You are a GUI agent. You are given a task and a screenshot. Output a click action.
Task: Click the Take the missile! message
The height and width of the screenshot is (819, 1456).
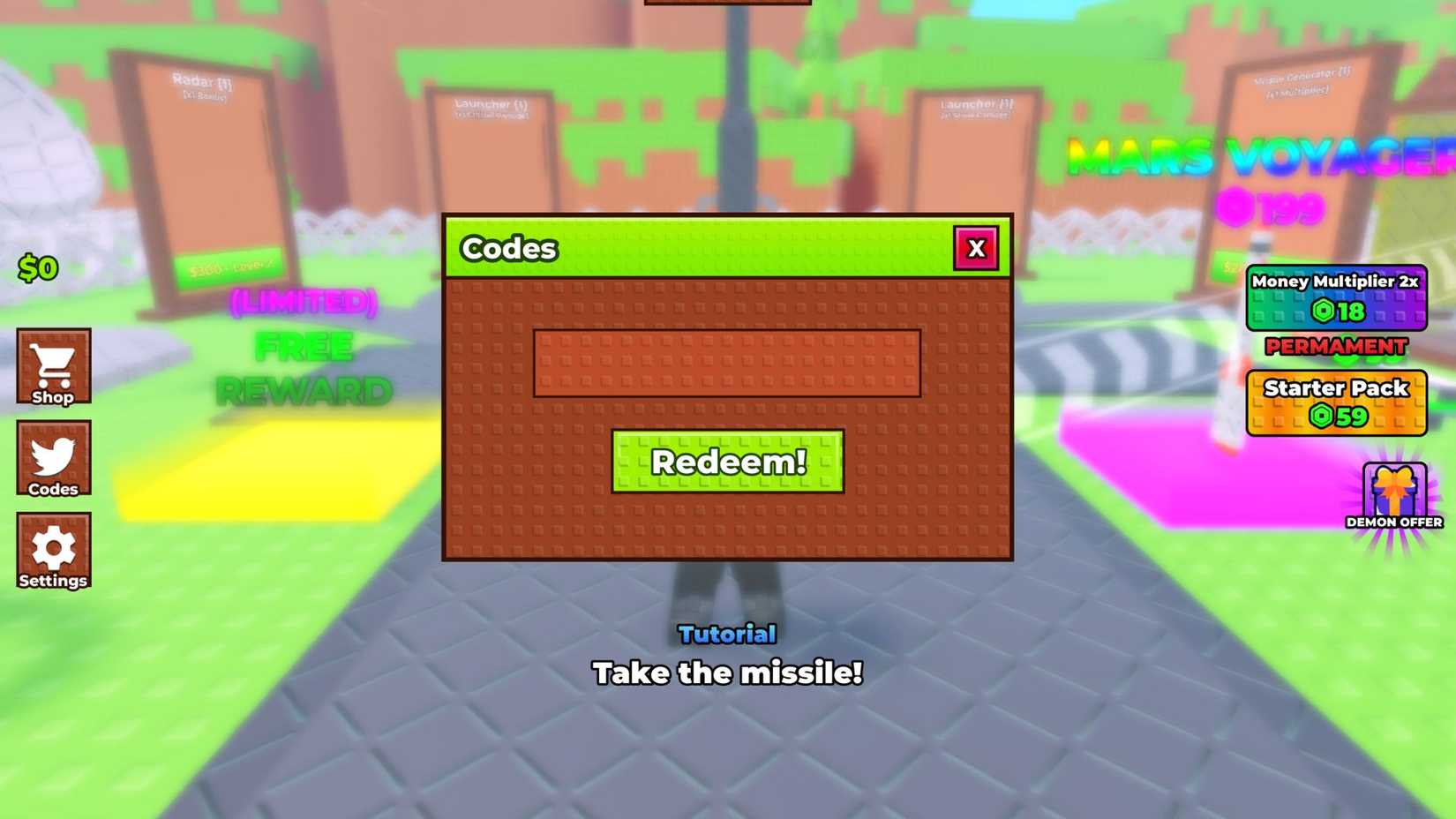pyautogui.click(x=727, y=673)
